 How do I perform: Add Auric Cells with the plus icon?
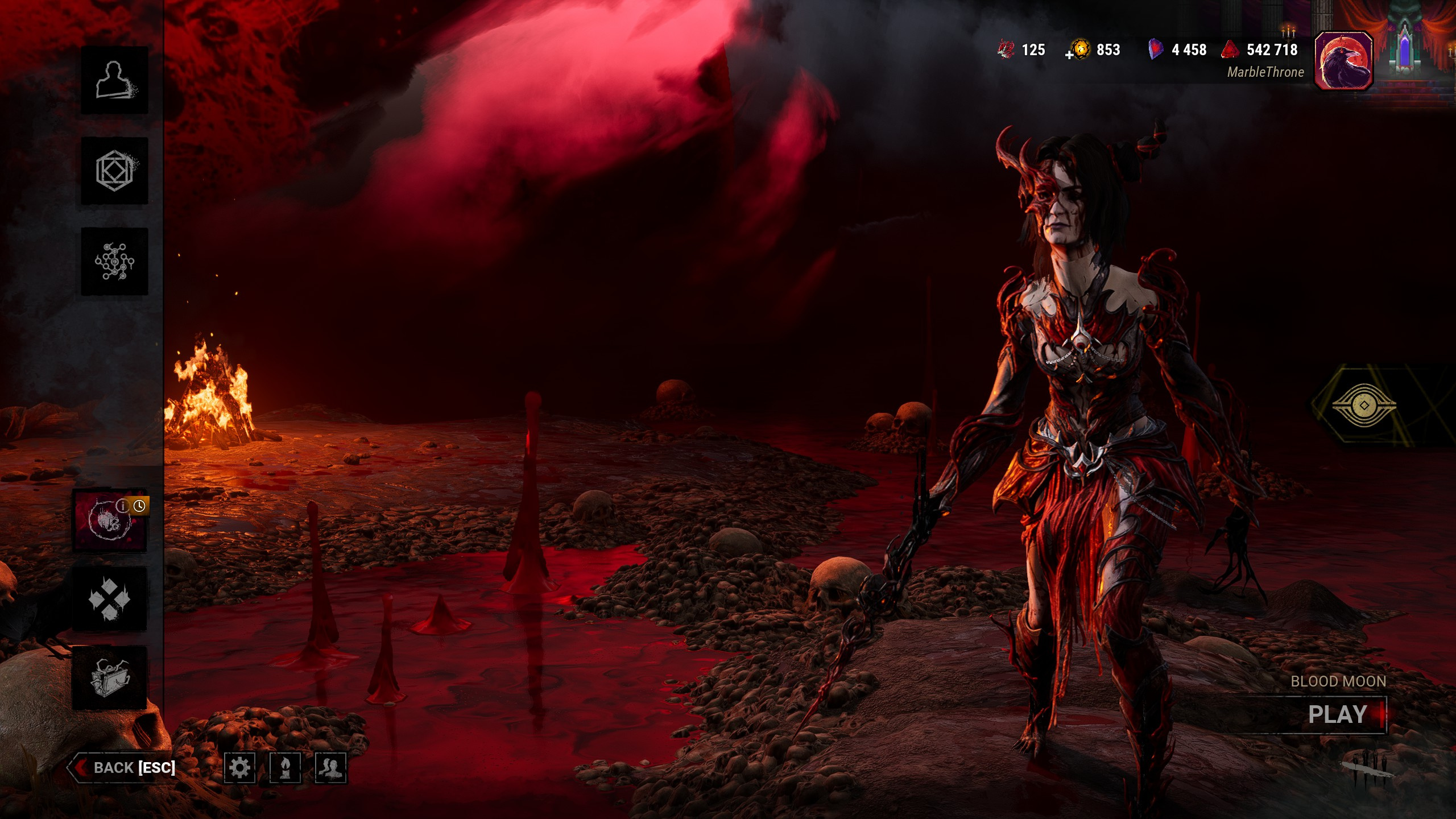(x=1069, y=55)
